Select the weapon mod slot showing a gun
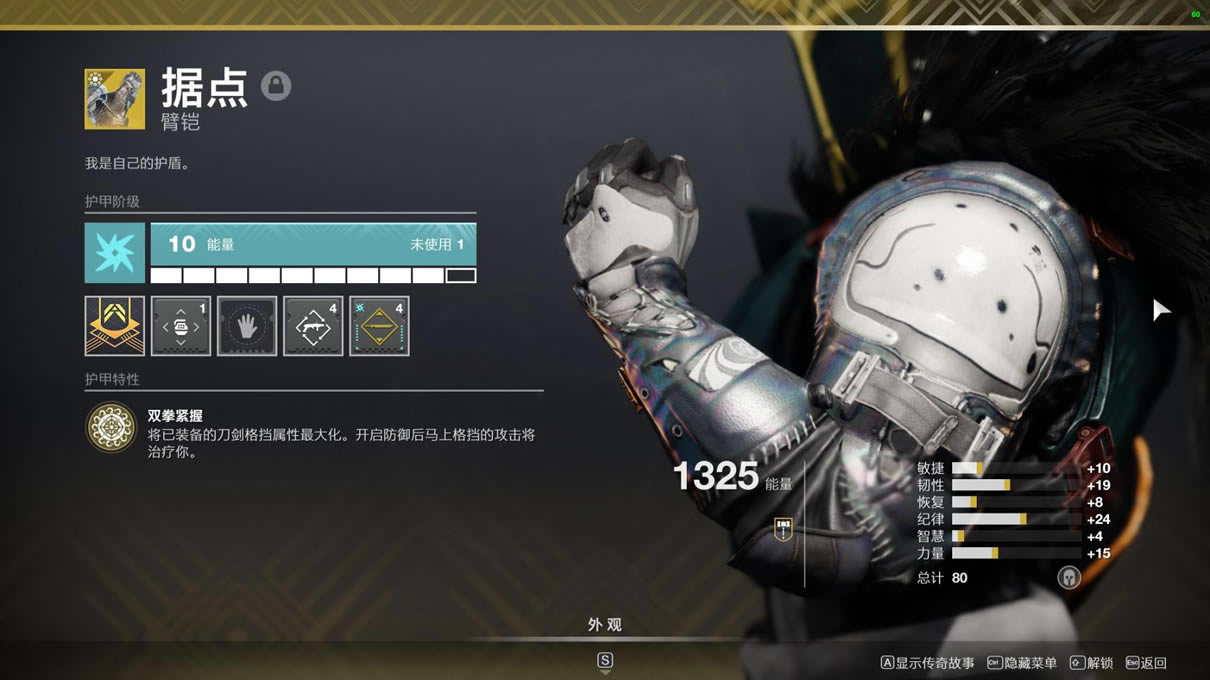Screen dimensions: 1210x680 point(313,325)
